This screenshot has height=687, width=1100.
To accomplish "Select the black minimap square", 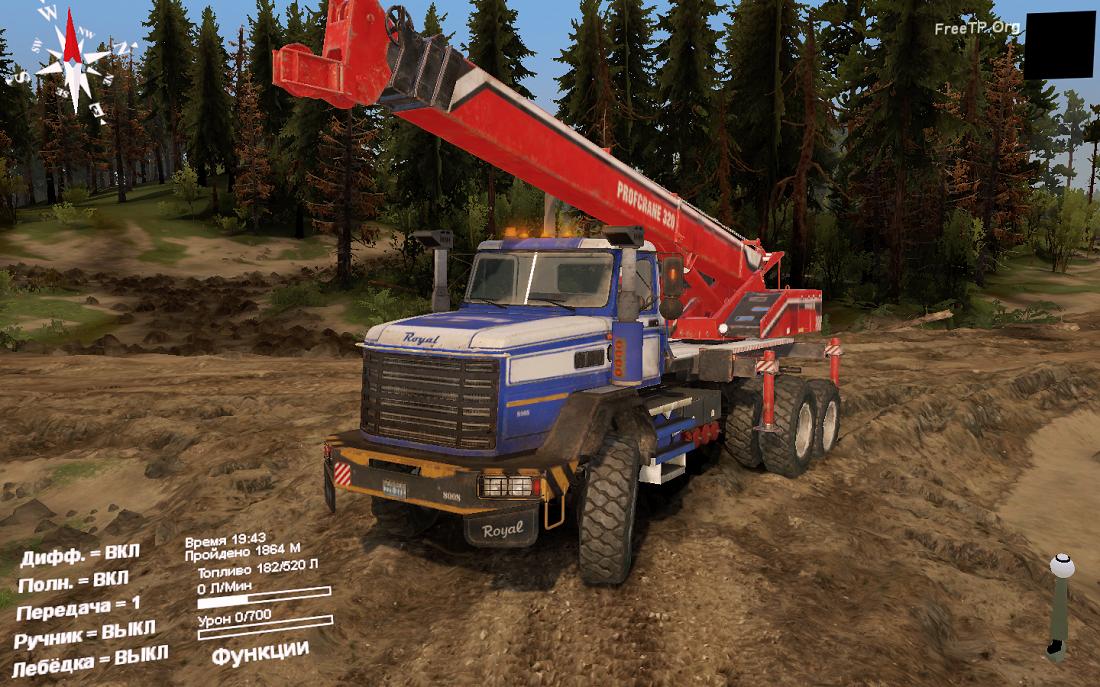I will point(1058,46).
